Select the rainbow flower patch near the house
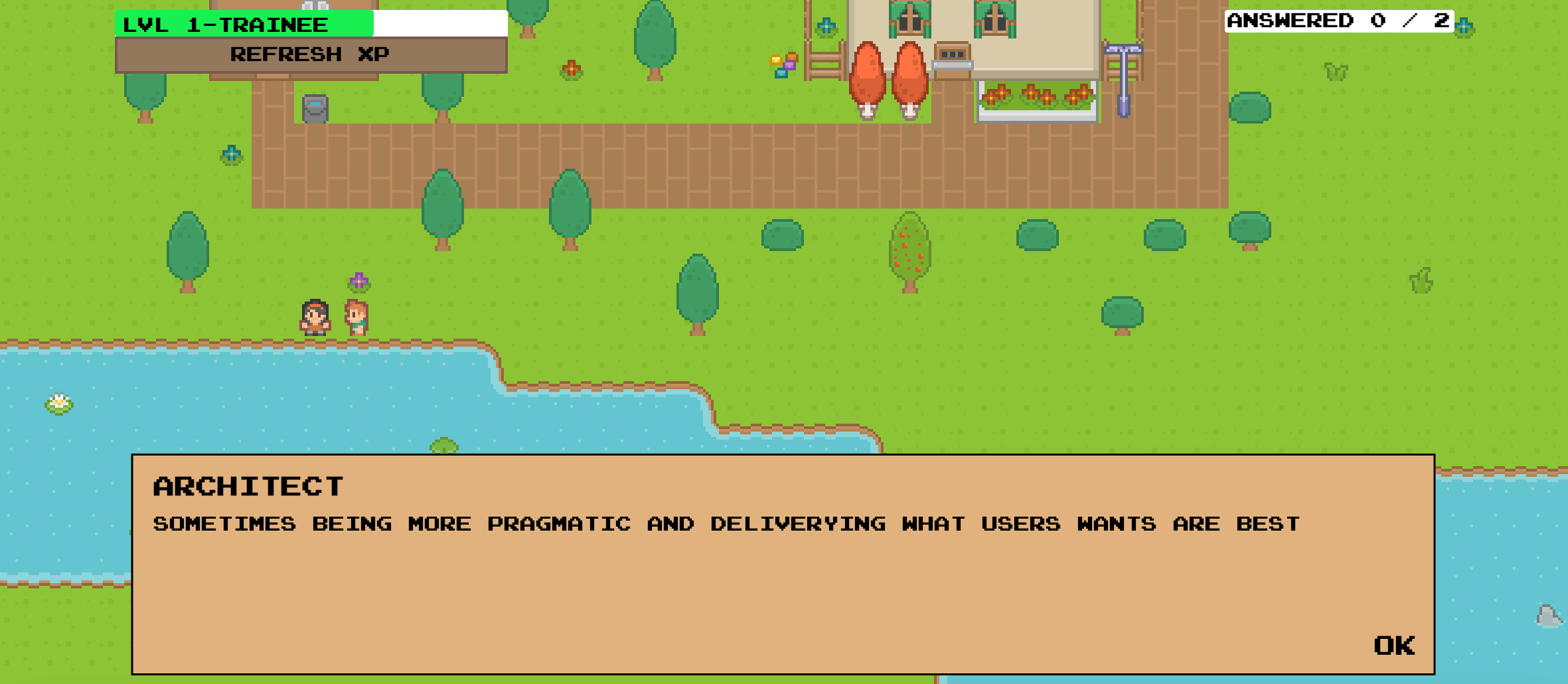 pyautogui.click(x=783, y=64)
